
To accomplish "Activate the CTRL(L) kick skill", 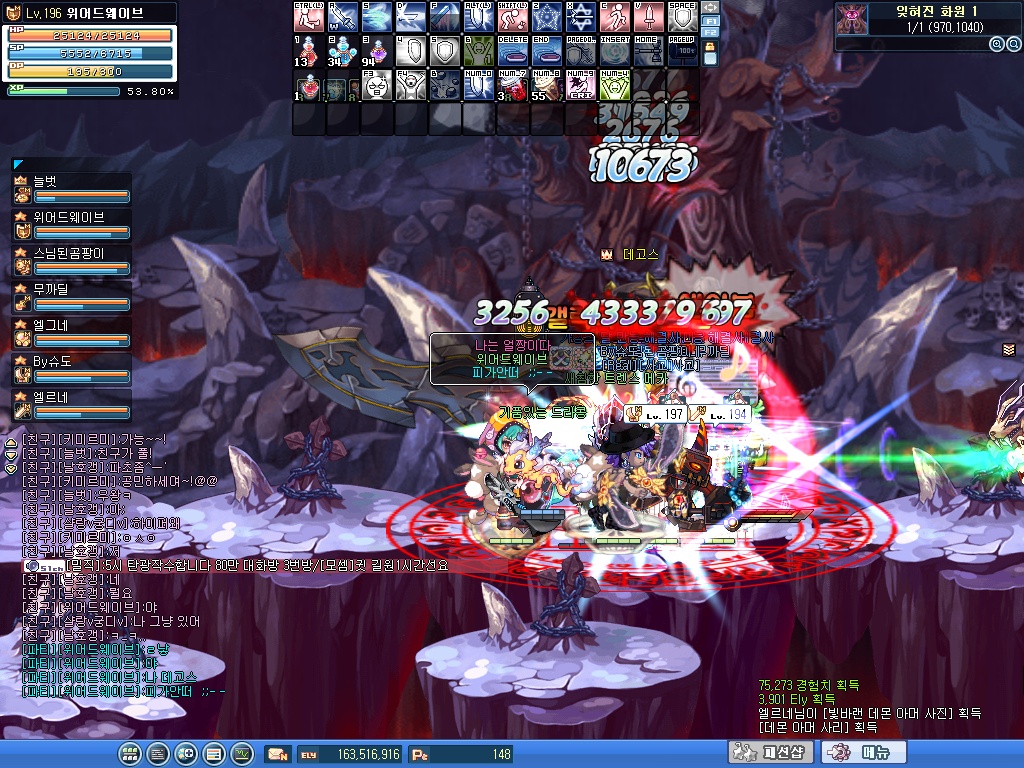I will (x=307, y=17).
